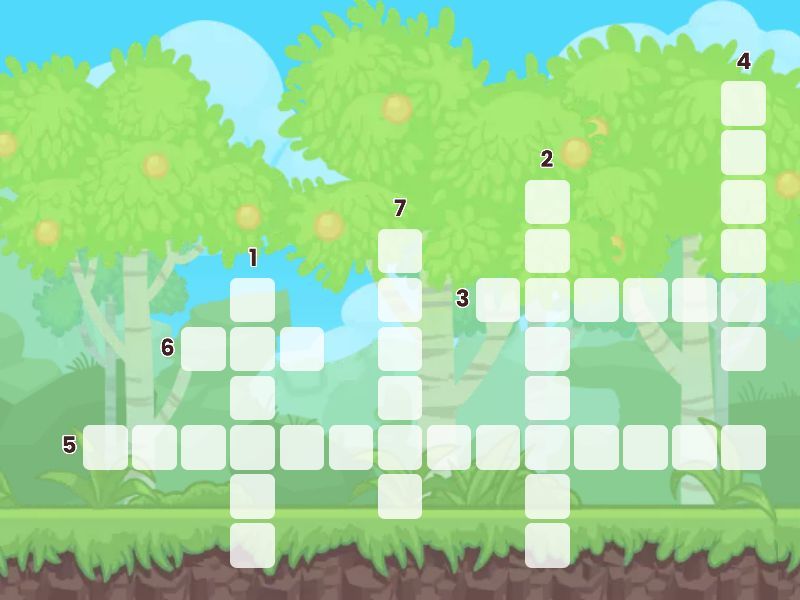The image size is (800, 600).
Task: Click the cell where words 1 and 6 cross
Action: click(252, 349)
